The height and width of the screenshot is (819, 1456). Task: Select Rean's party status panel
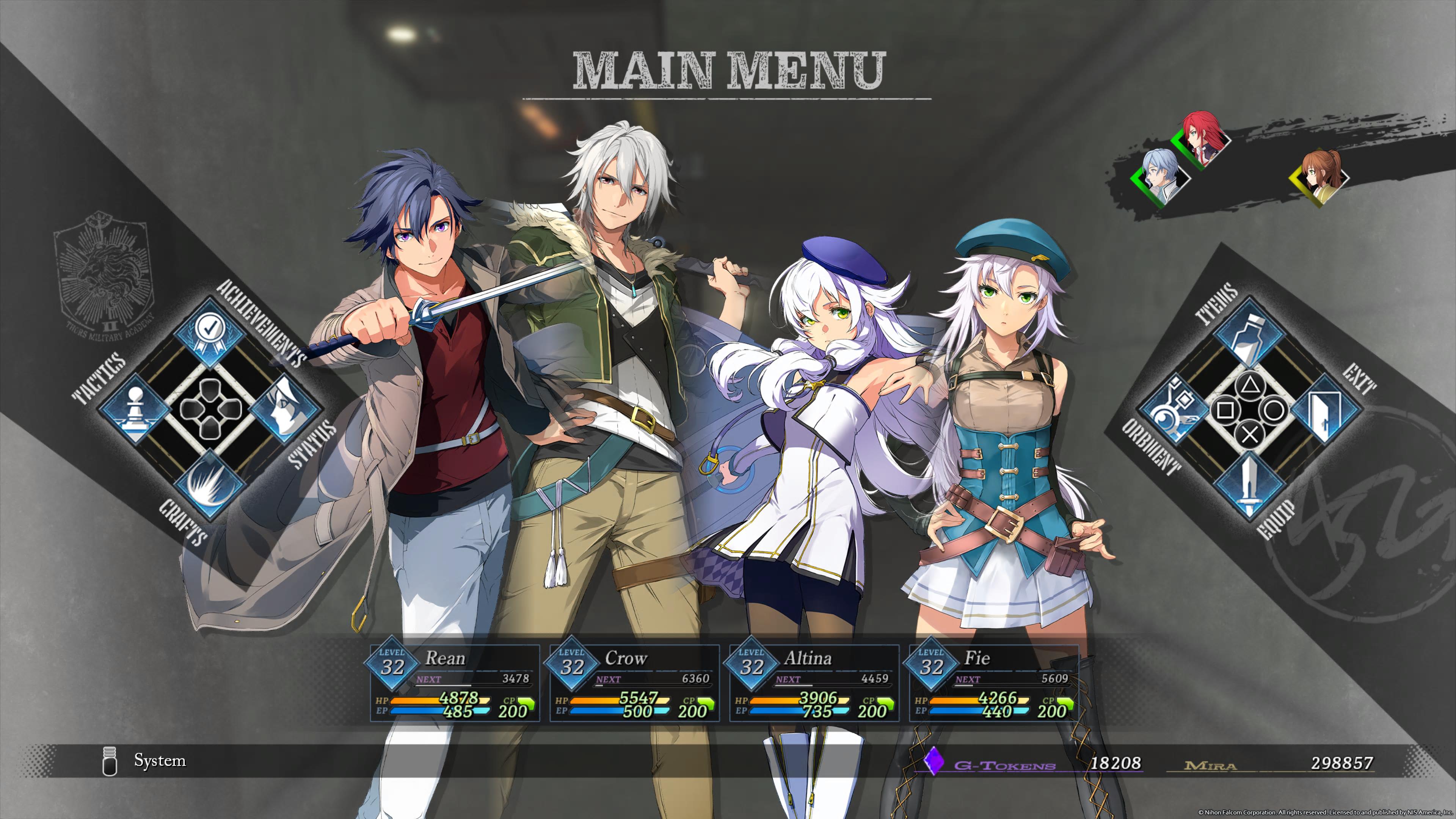coord(455,683)
